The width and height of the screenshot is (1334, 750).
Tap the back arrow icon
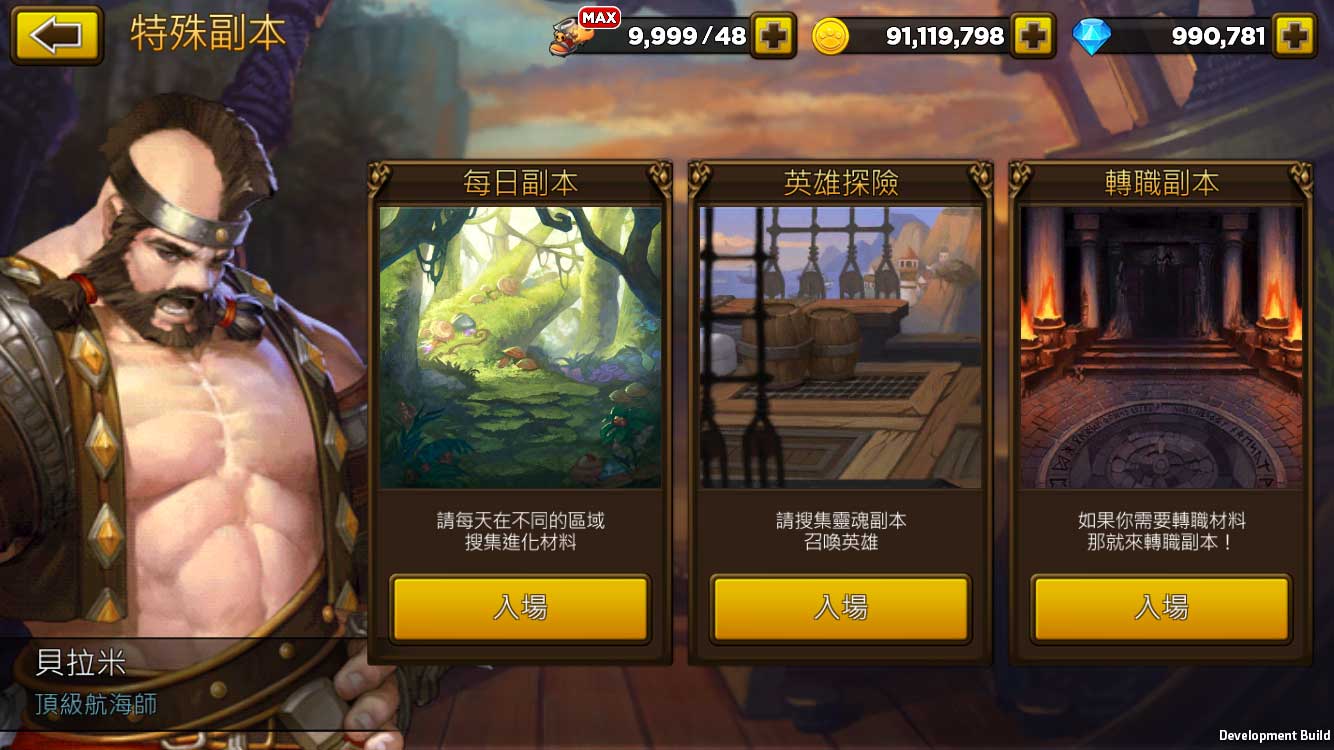click(55, 33)
